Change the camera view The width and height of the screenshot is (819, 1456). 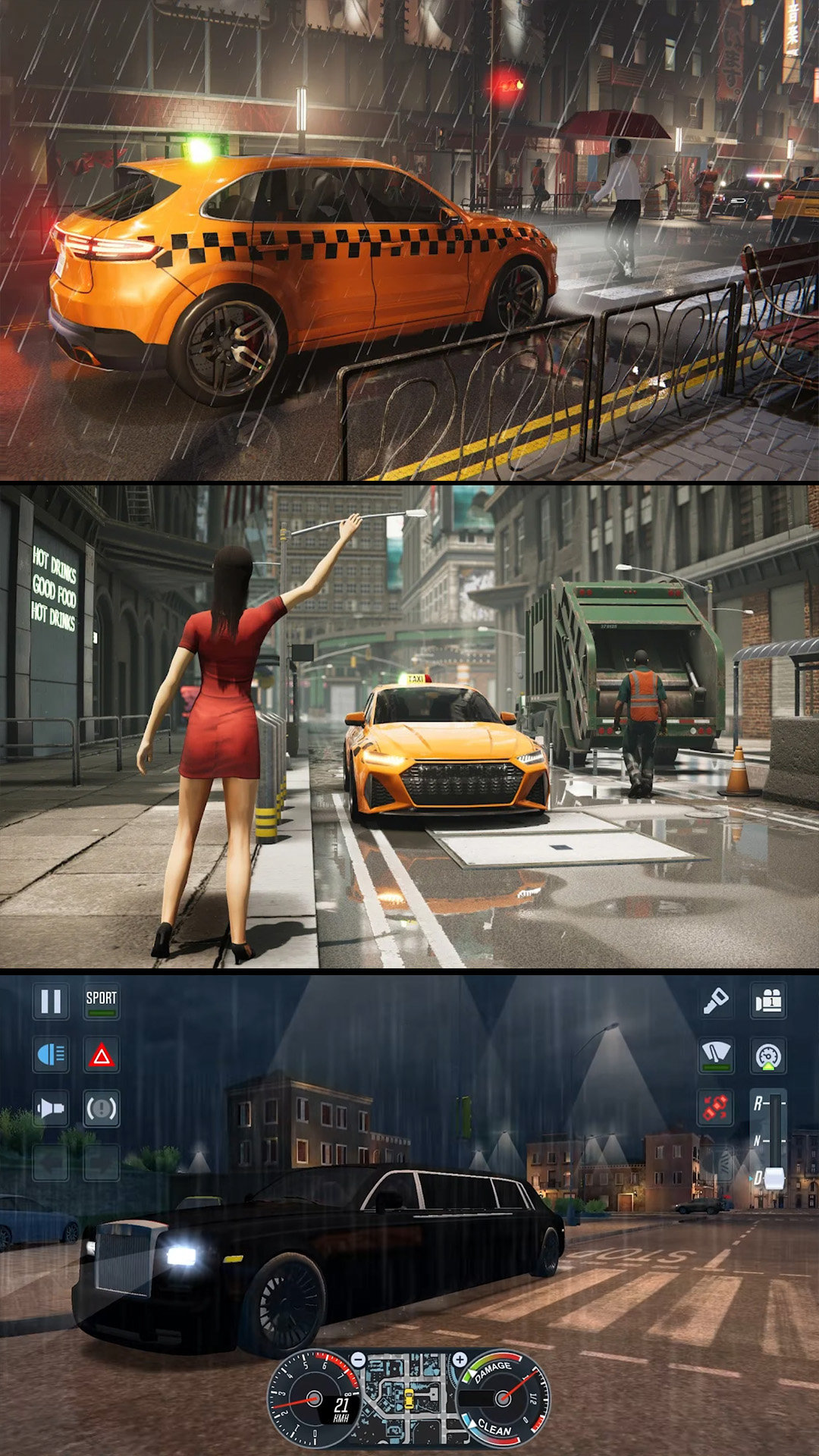pos(769,1002)
